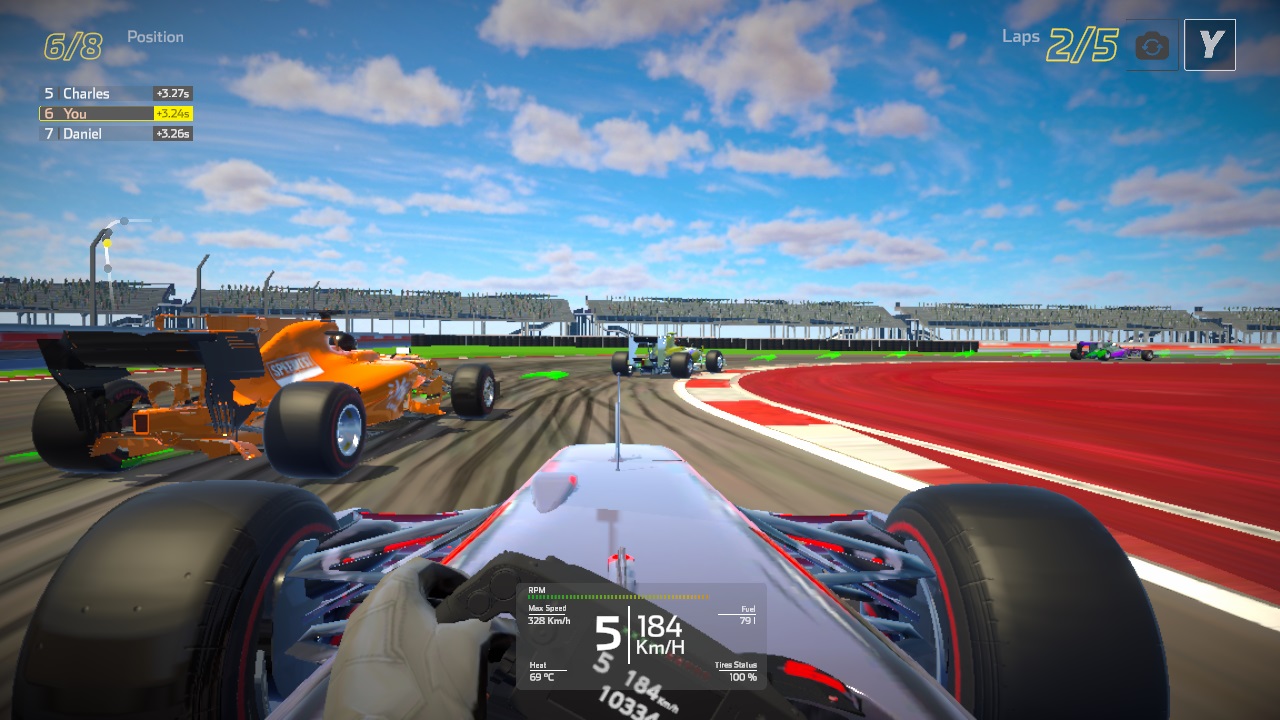Click the Daniel +3.26s time button
Screen dimensions: 1280x720
[x=171, y=133]
